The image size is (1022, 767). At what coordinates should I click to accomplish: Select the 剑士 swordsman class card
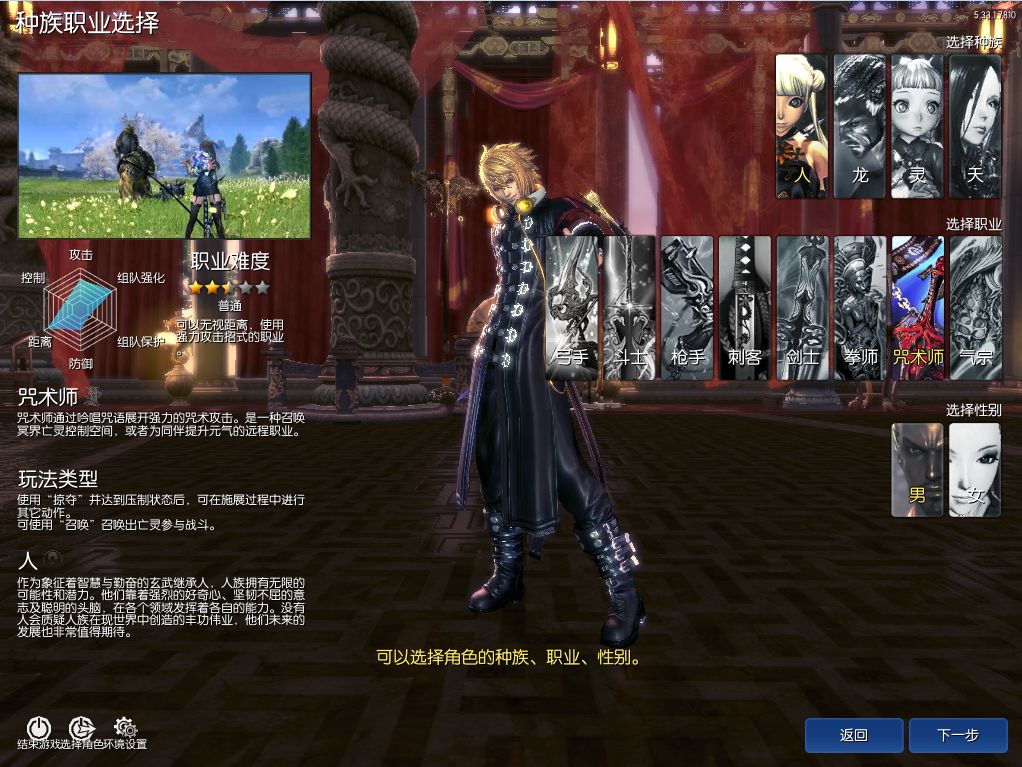click(x=802, y=307)
